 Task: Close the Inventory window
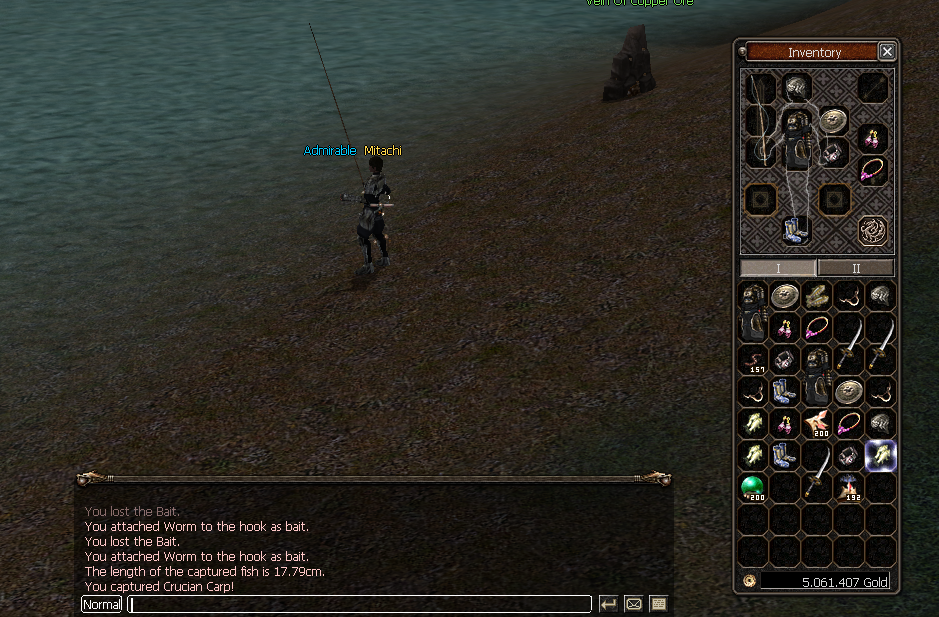(x=887, y=52)
